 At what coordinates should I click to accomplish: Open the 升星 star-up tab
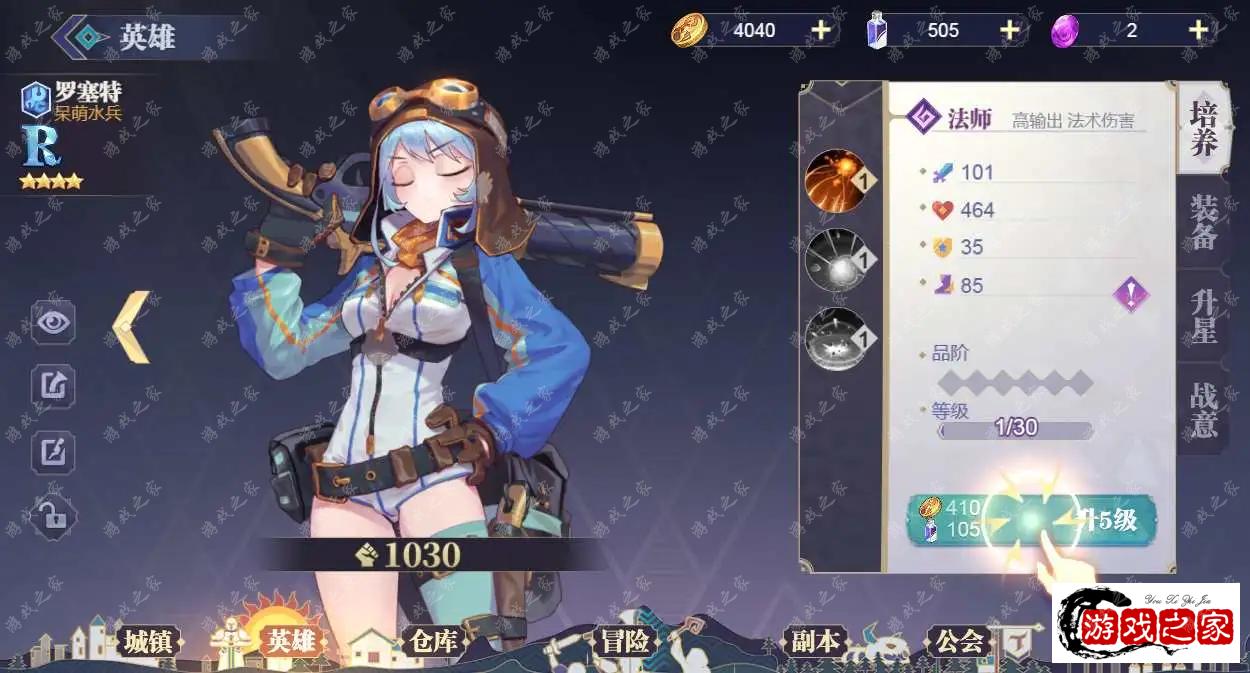1203,316
